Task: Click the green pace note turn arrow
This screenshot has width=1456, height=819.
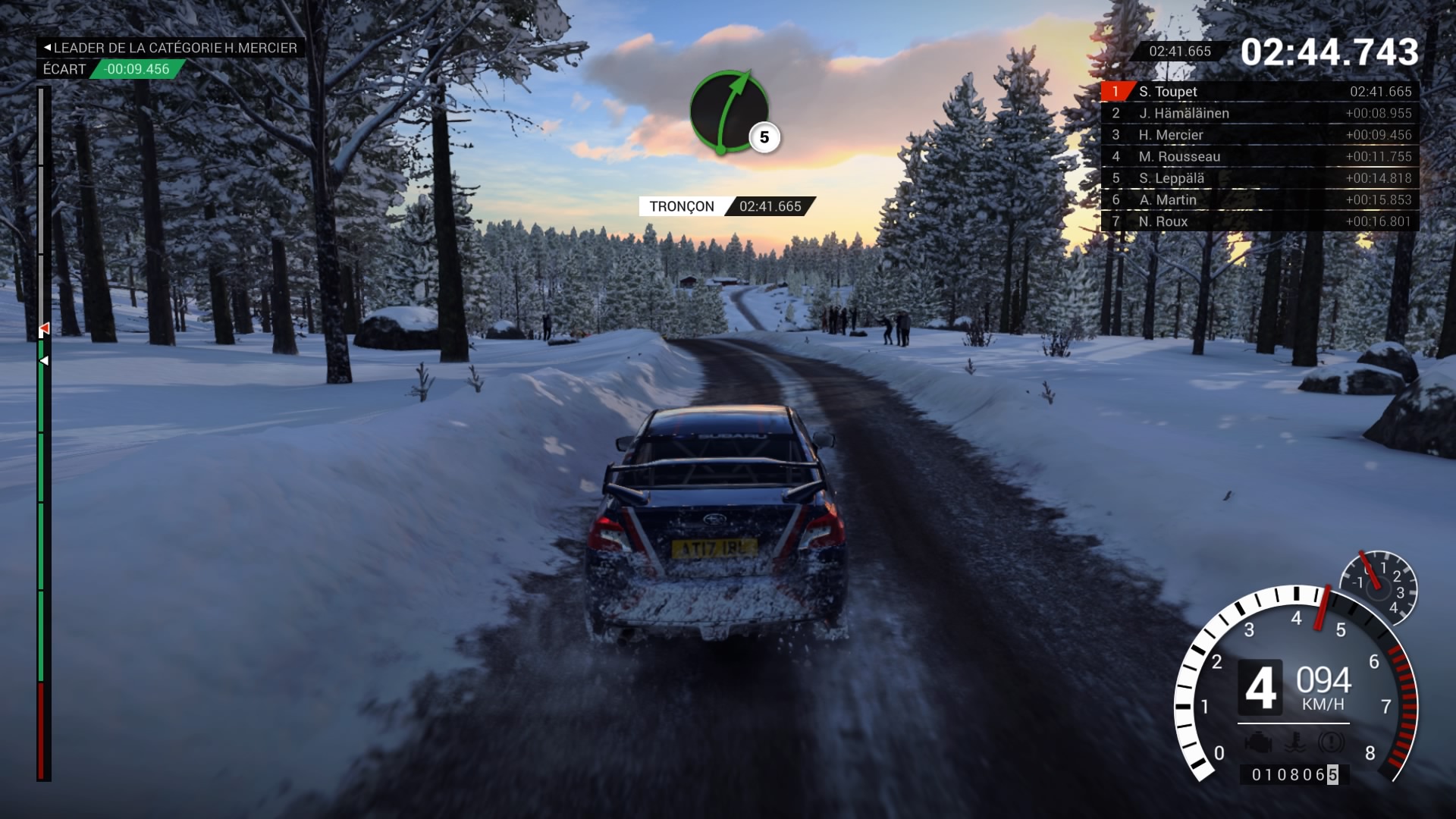Action: point(729,112)
